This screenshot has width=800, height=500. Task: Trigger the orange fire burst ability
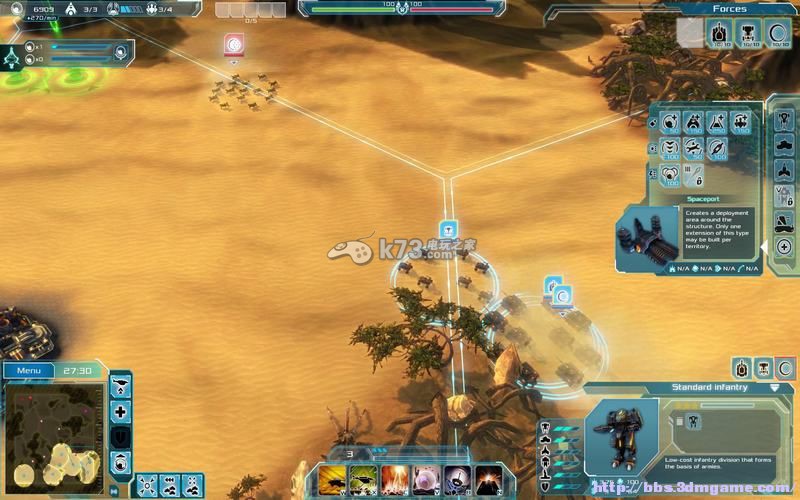point(396,479)
